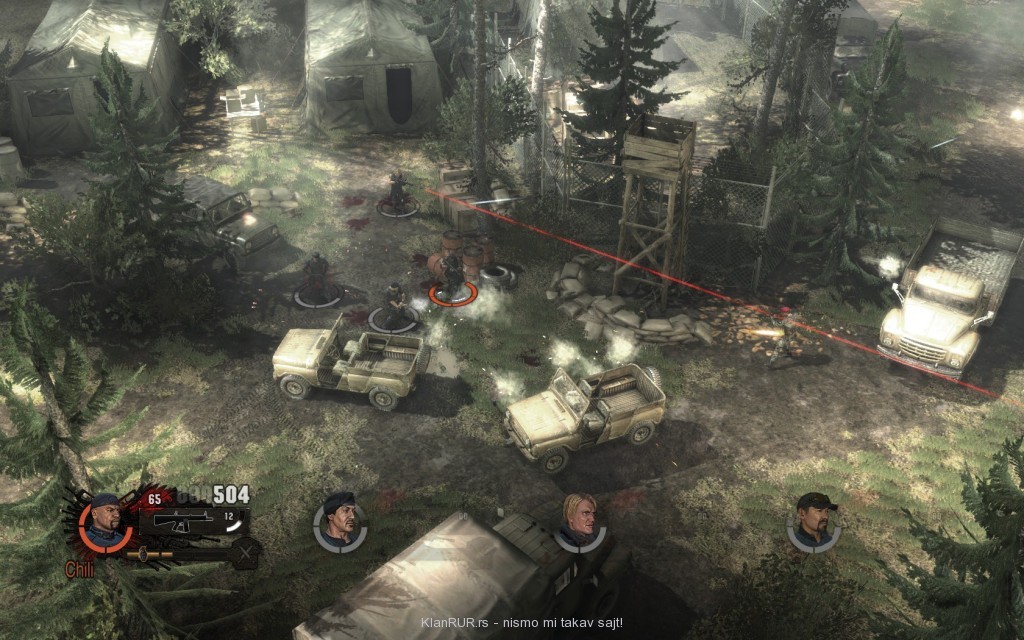The image size is (1024, 640).
Task: Pick the black-cap squad member portrait
Action: click(x=813, y=519)
